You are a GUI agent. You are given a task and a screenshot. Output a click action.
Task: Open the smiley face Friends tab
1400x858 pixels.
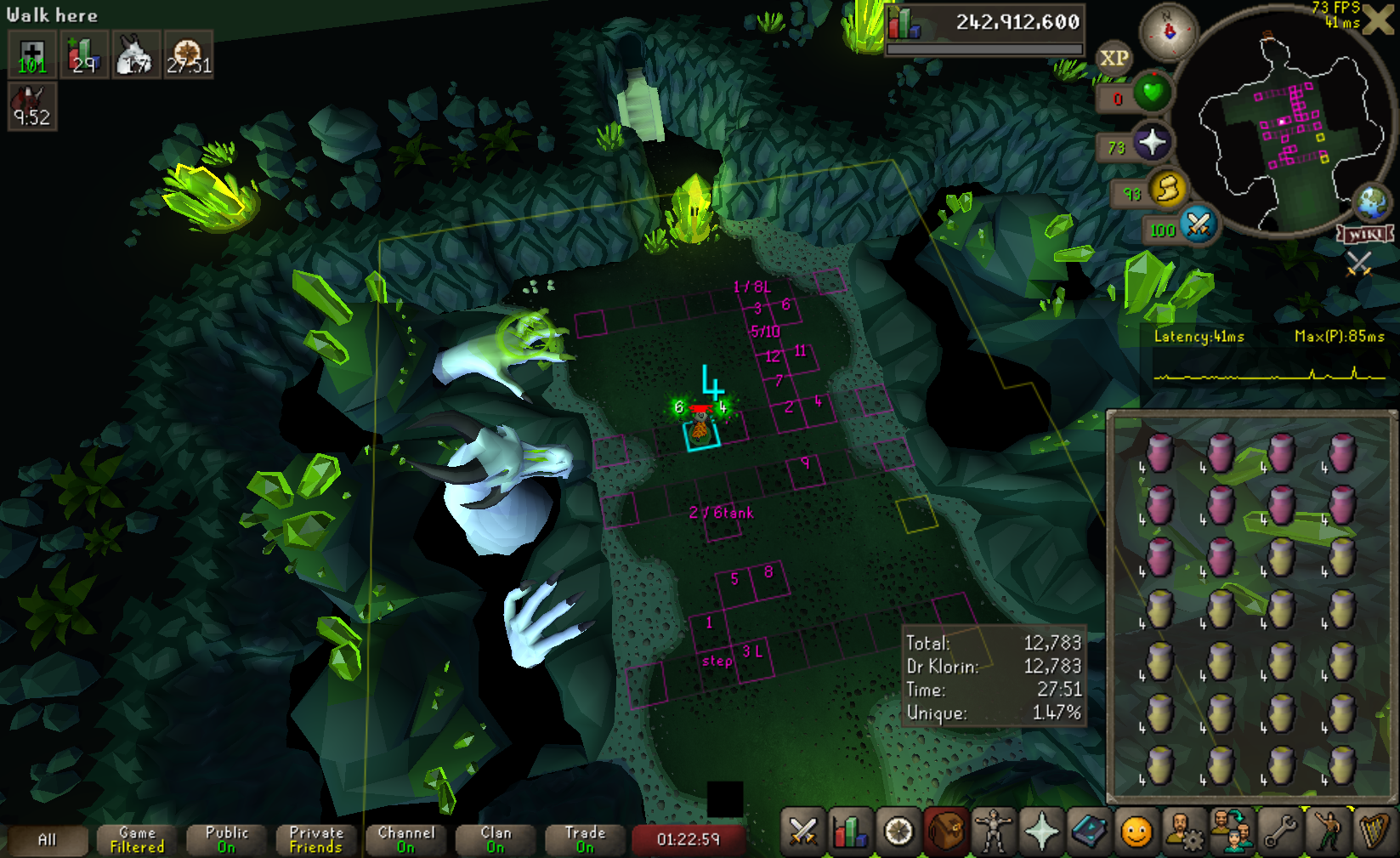1136,831
